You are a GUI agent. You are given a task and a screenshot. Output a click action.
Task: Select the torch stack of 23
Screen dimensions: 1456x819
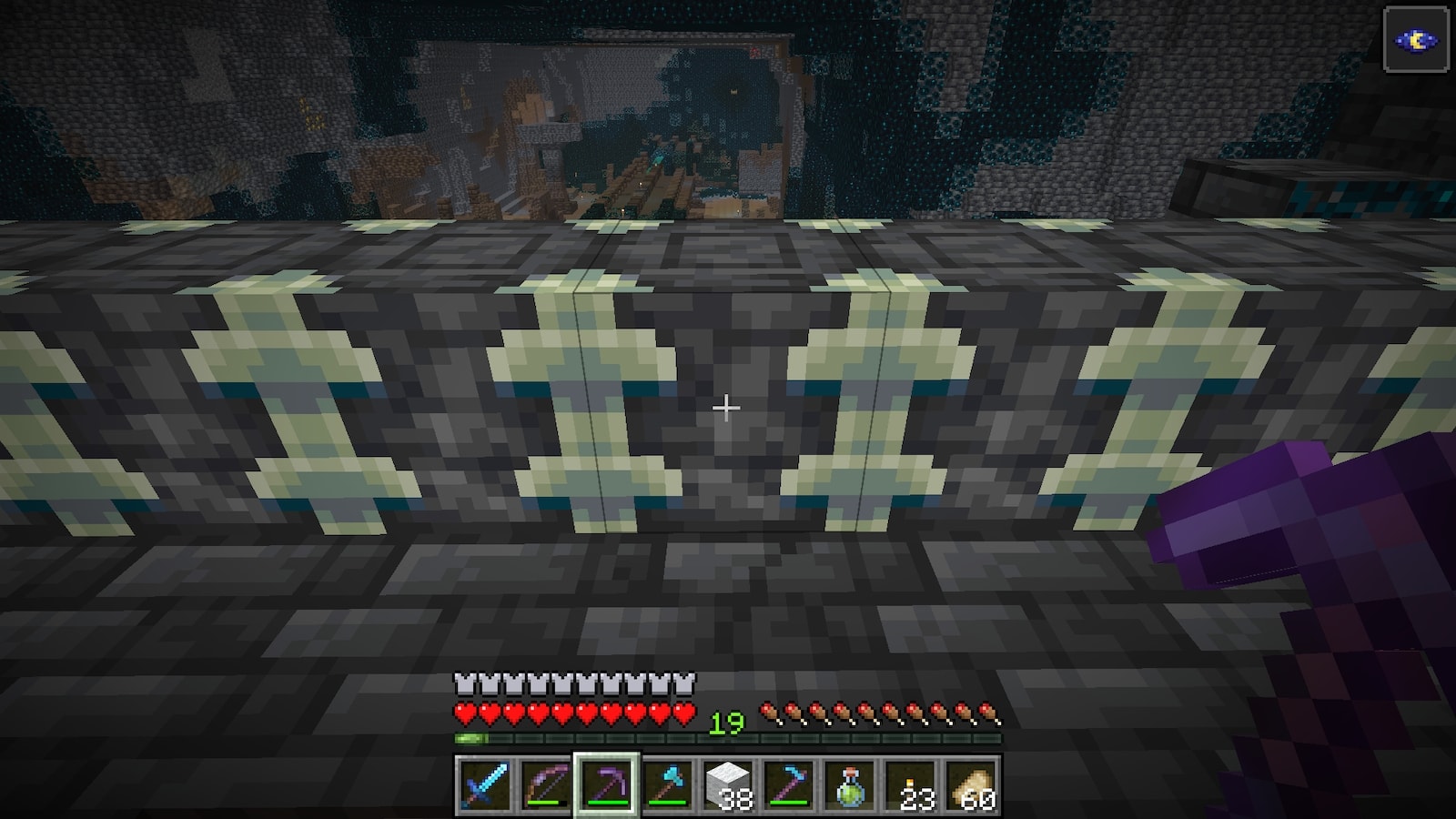click(x=911, y=784)
